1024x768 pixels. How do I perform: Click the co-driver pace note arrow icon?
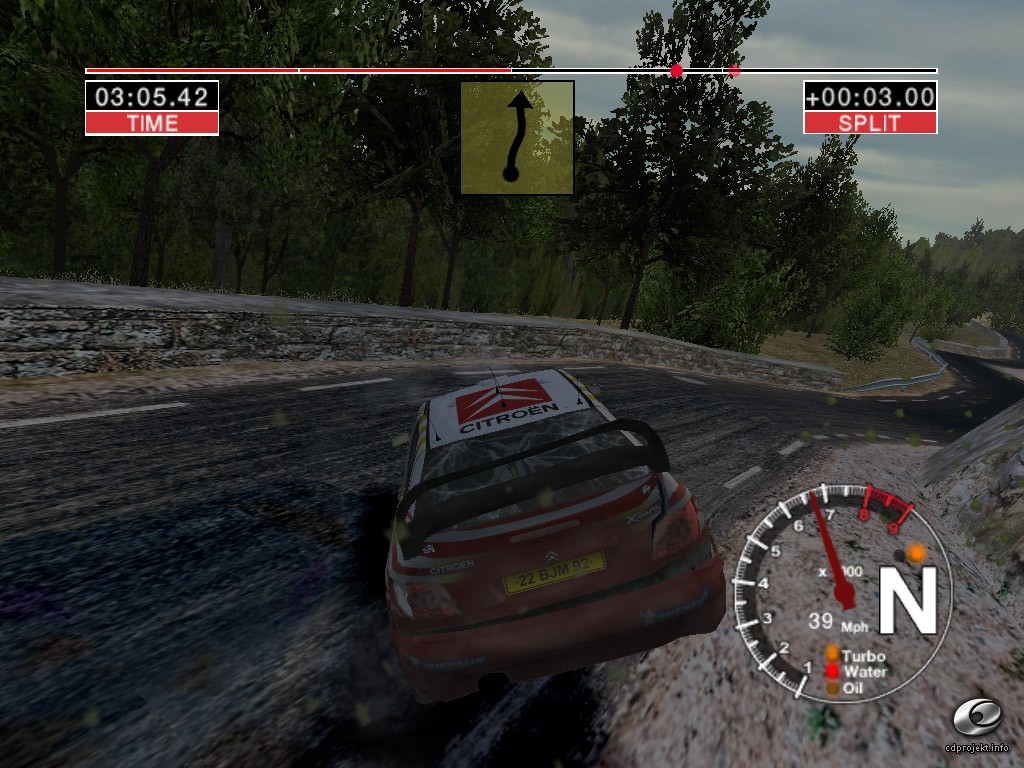[517, 138]
